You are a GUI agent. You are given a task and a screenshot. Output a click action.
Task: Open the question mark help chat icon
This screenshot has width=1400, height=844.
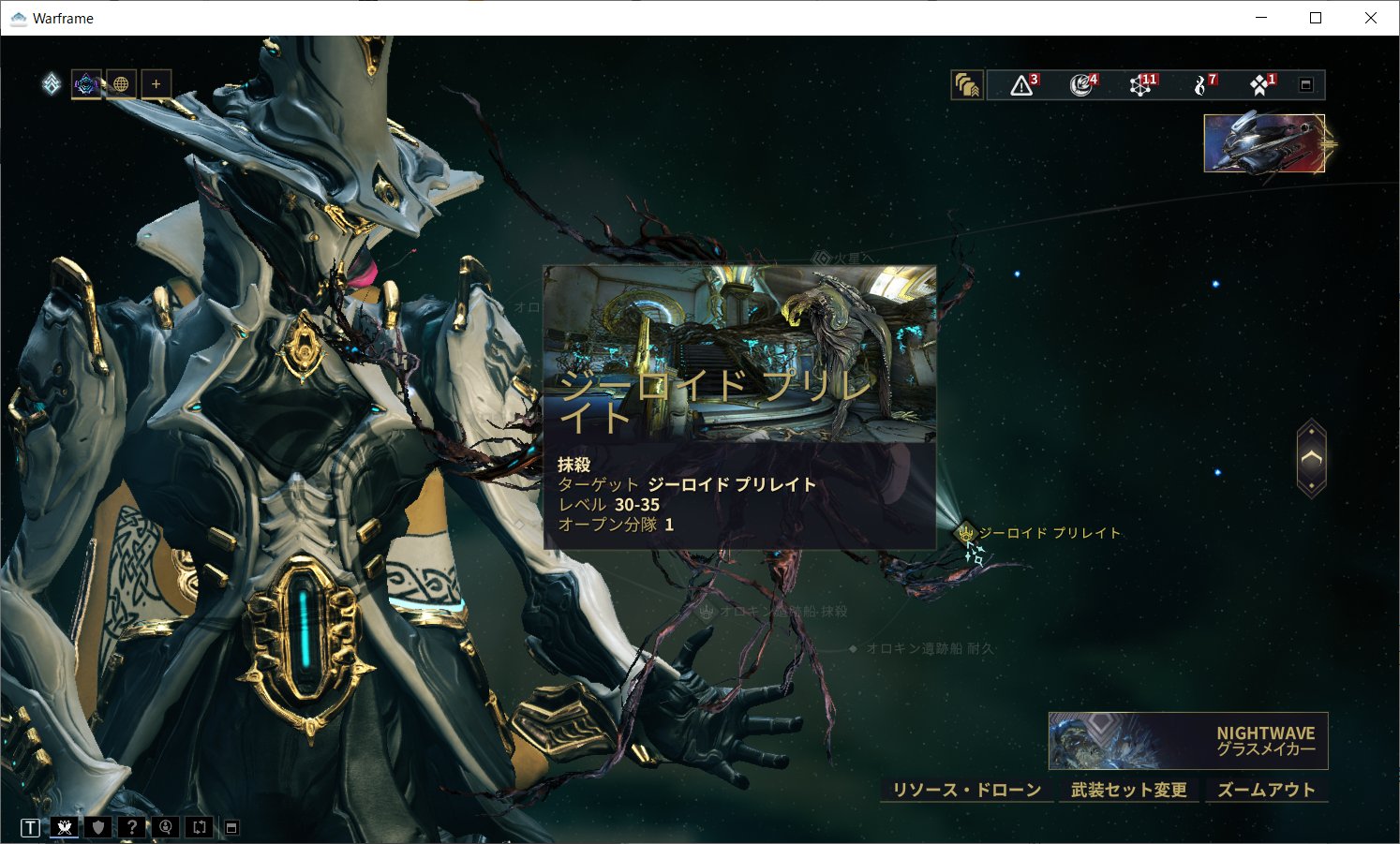[x=131, y=827]
